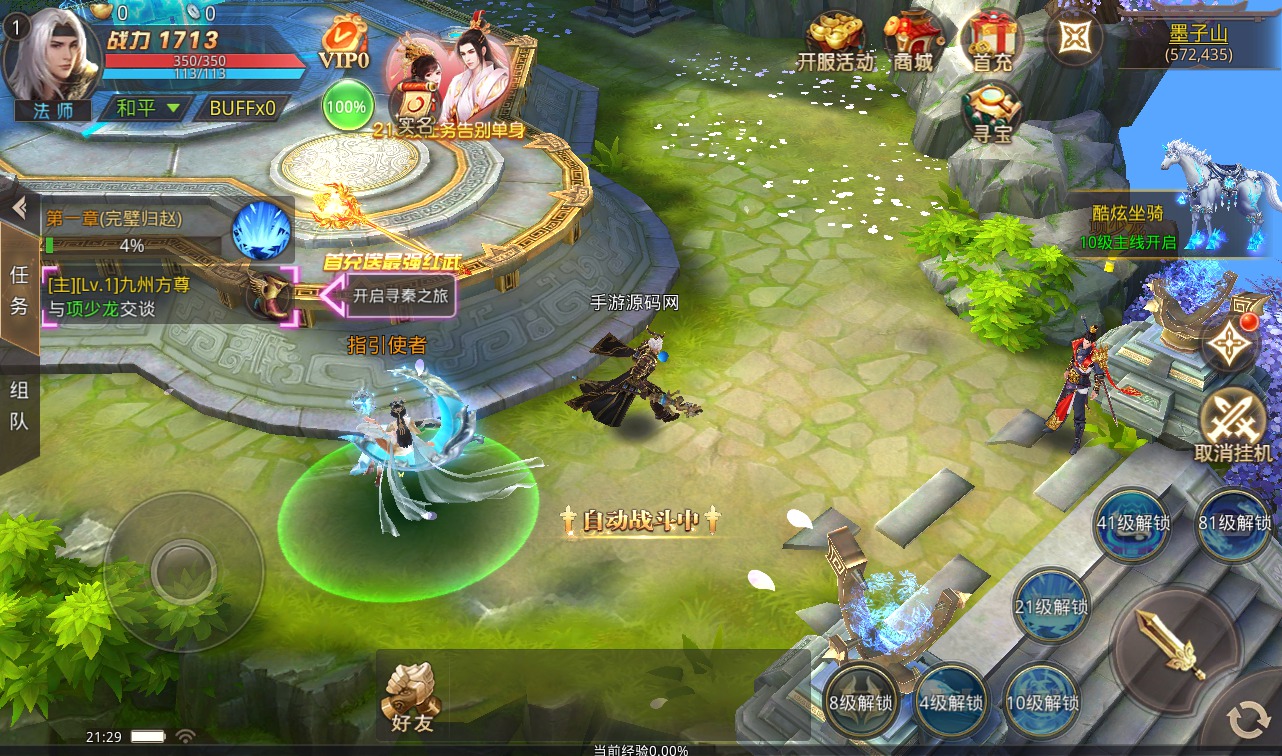Open the player portrait of the 法师
This screenshot has height=756, width=1282.
(x=52, y=58)
